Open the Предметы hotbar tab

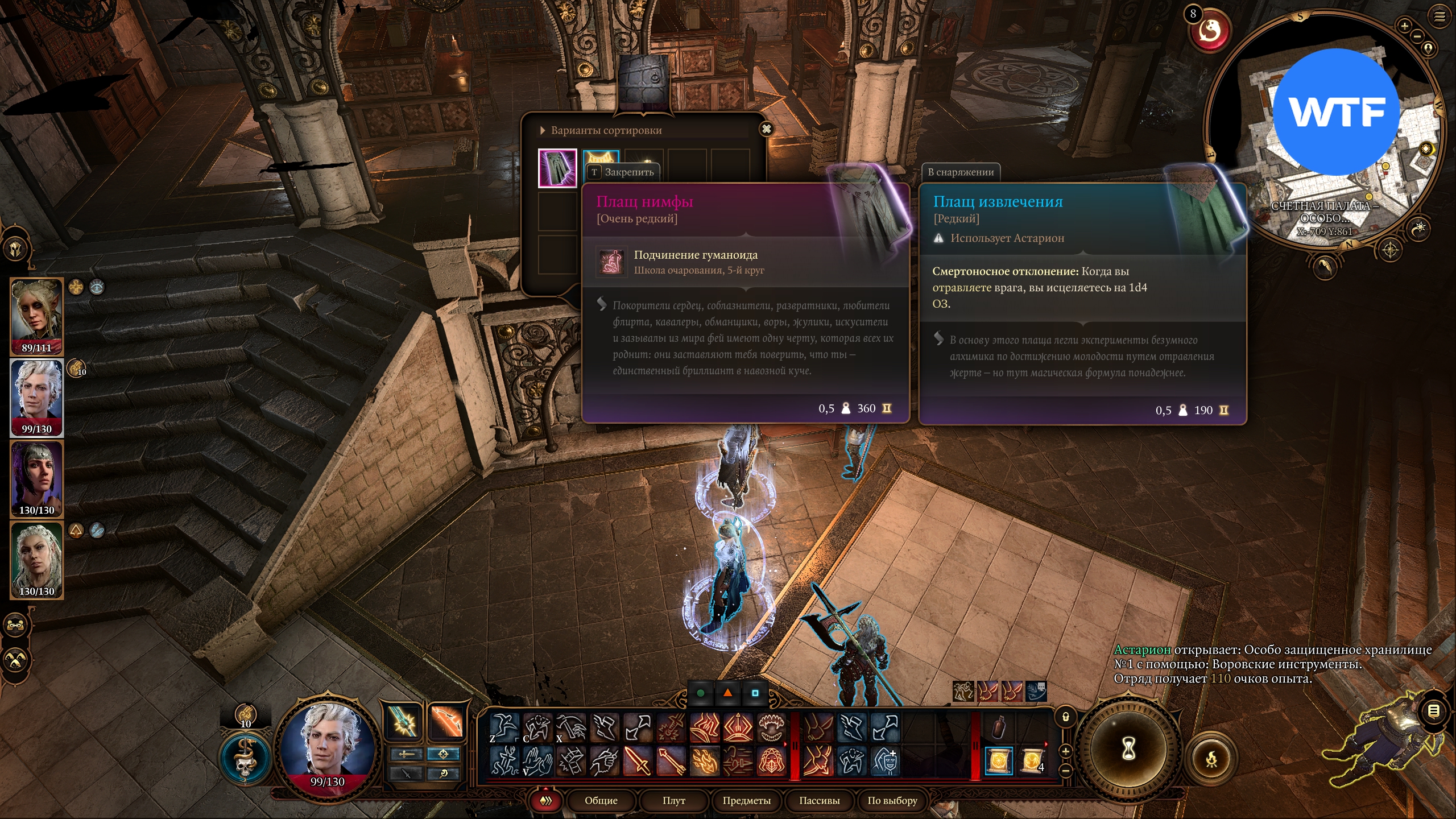pos(746,800)
